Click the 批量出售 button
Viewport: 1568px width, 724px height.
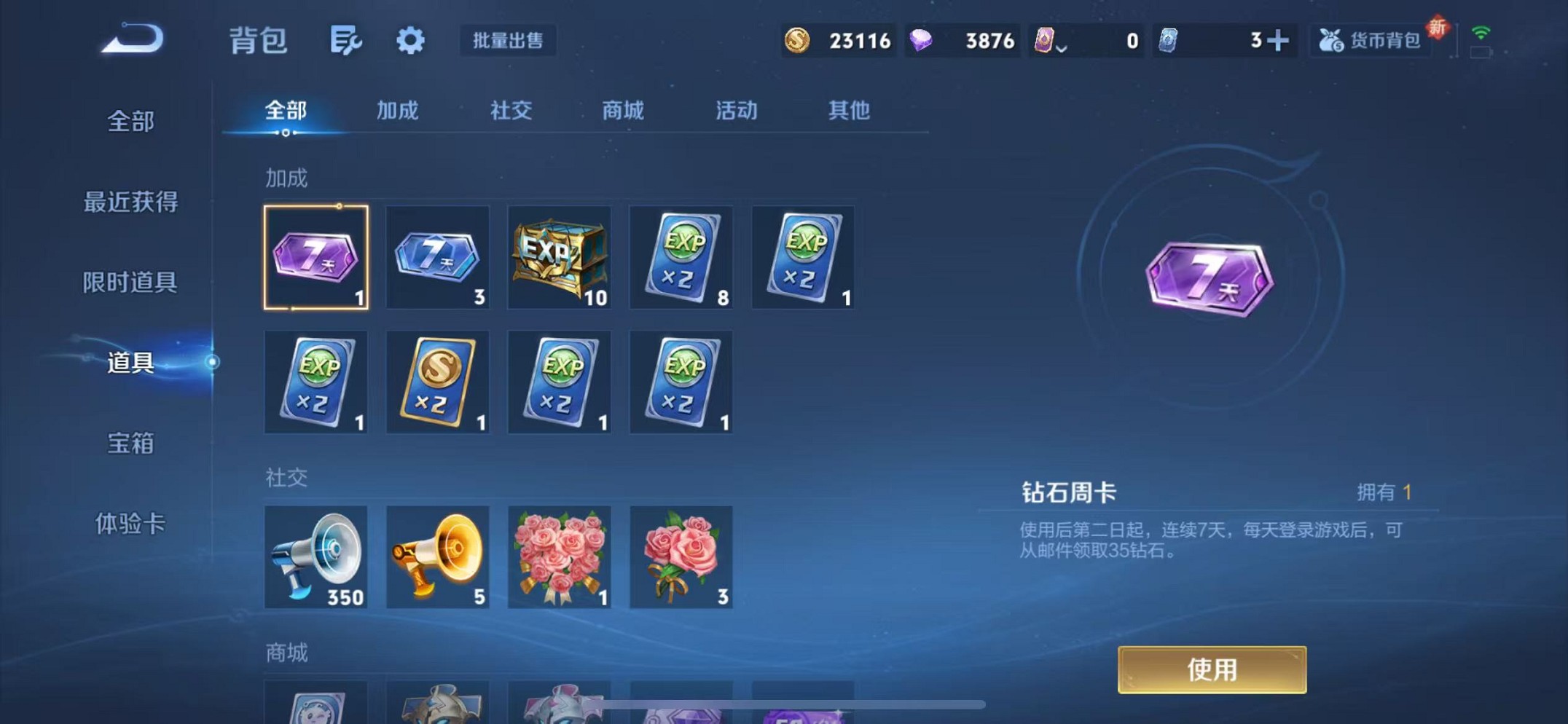(508, 42)
